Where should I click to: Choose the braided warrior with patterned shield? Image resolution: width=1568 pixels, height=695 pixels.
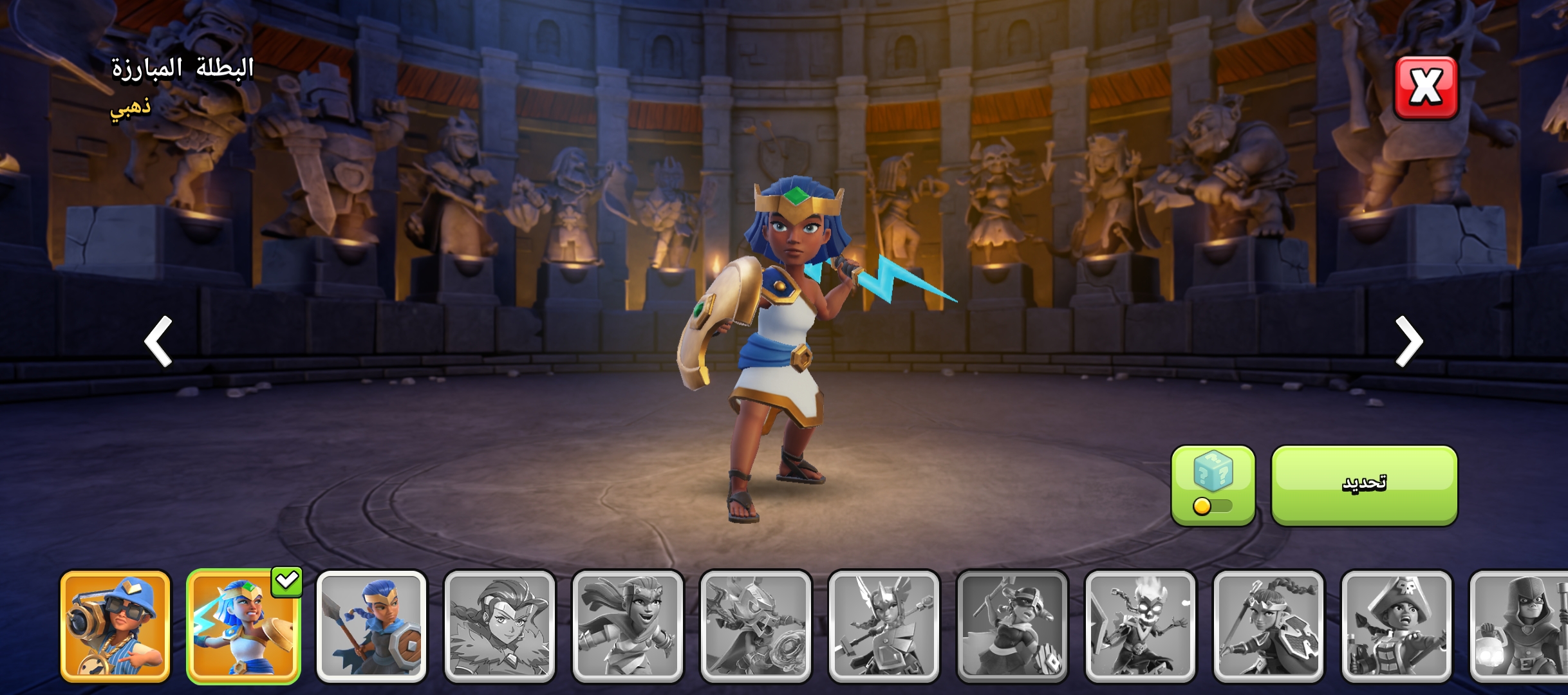coord(1268,626)
